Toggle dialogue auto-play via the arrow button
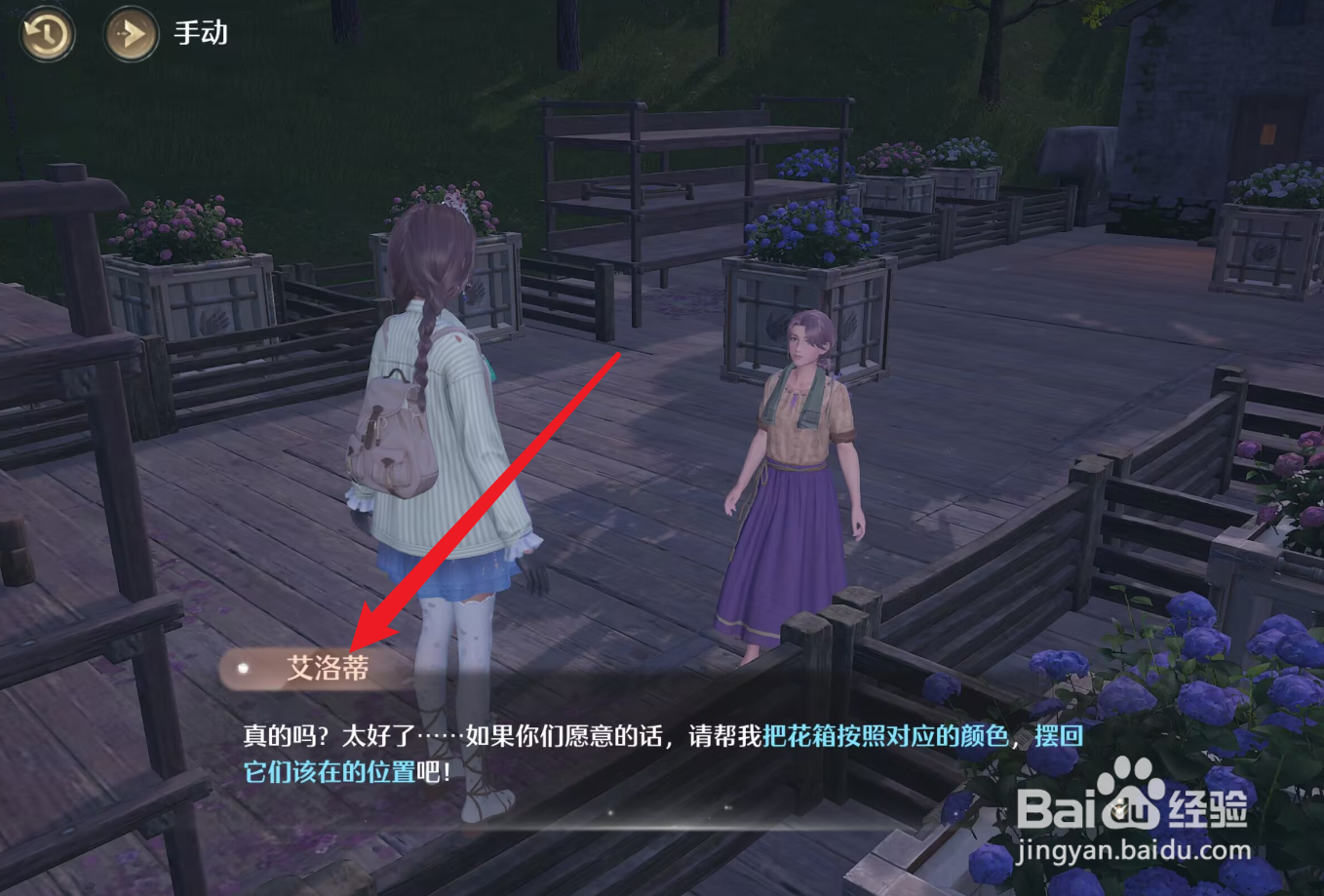The width and height of the screenshot is (1324, 896). coord(130,34)
